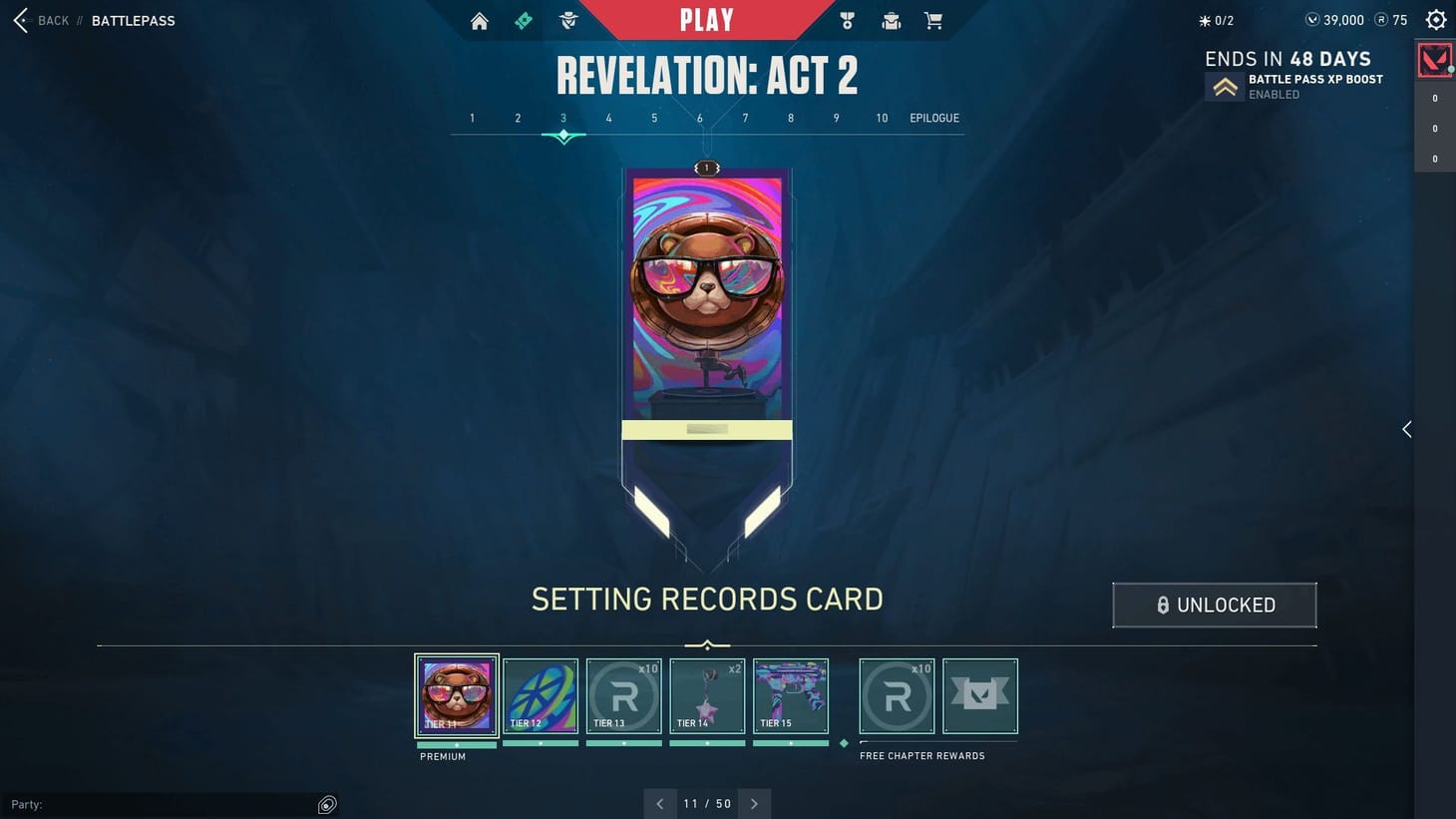1456x819 pixels.
Task: Click the Tier 11 progress bar
Action: pyautogui.click(x=456, y=744)
